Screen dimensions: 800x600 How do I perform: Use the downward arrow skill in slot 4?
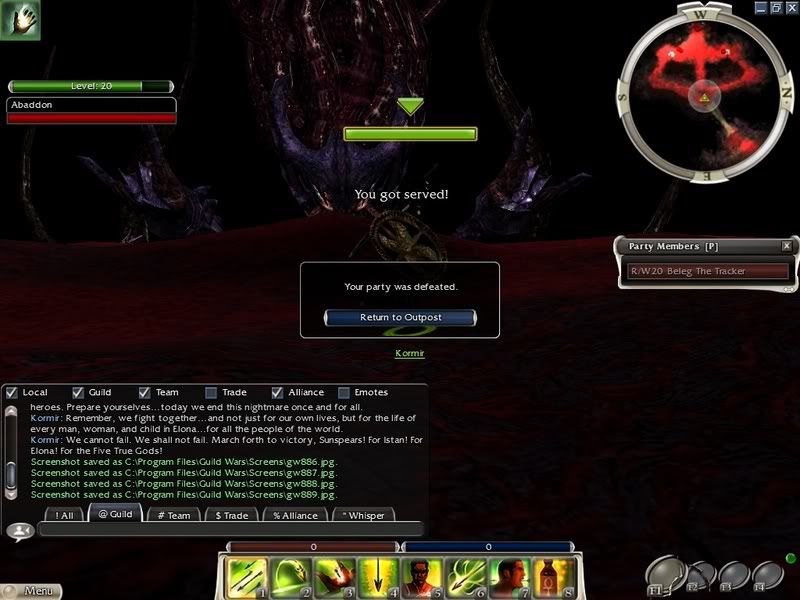click(376, 577)
